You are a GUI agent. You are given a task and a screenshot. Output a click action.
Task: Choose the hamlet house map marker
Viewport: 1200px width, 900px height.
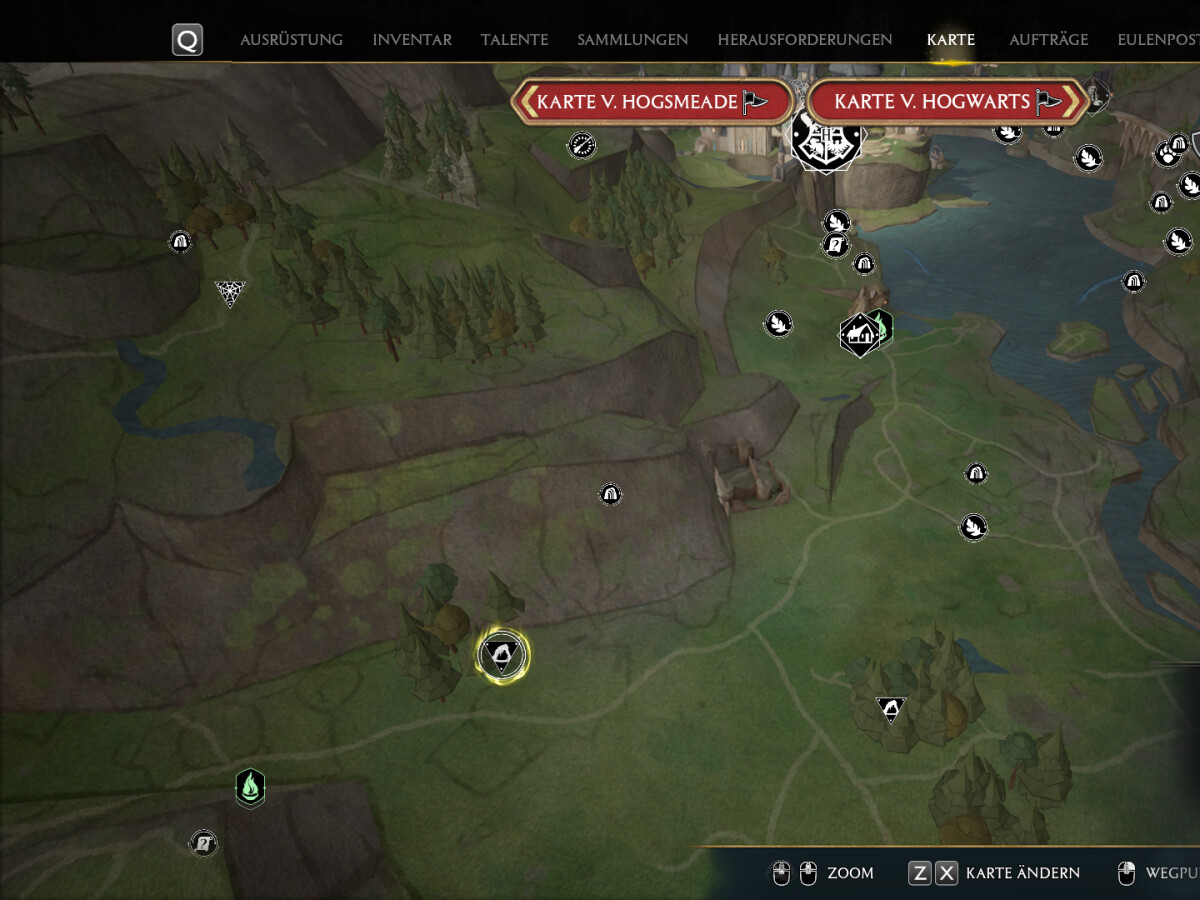click(860, 335)
